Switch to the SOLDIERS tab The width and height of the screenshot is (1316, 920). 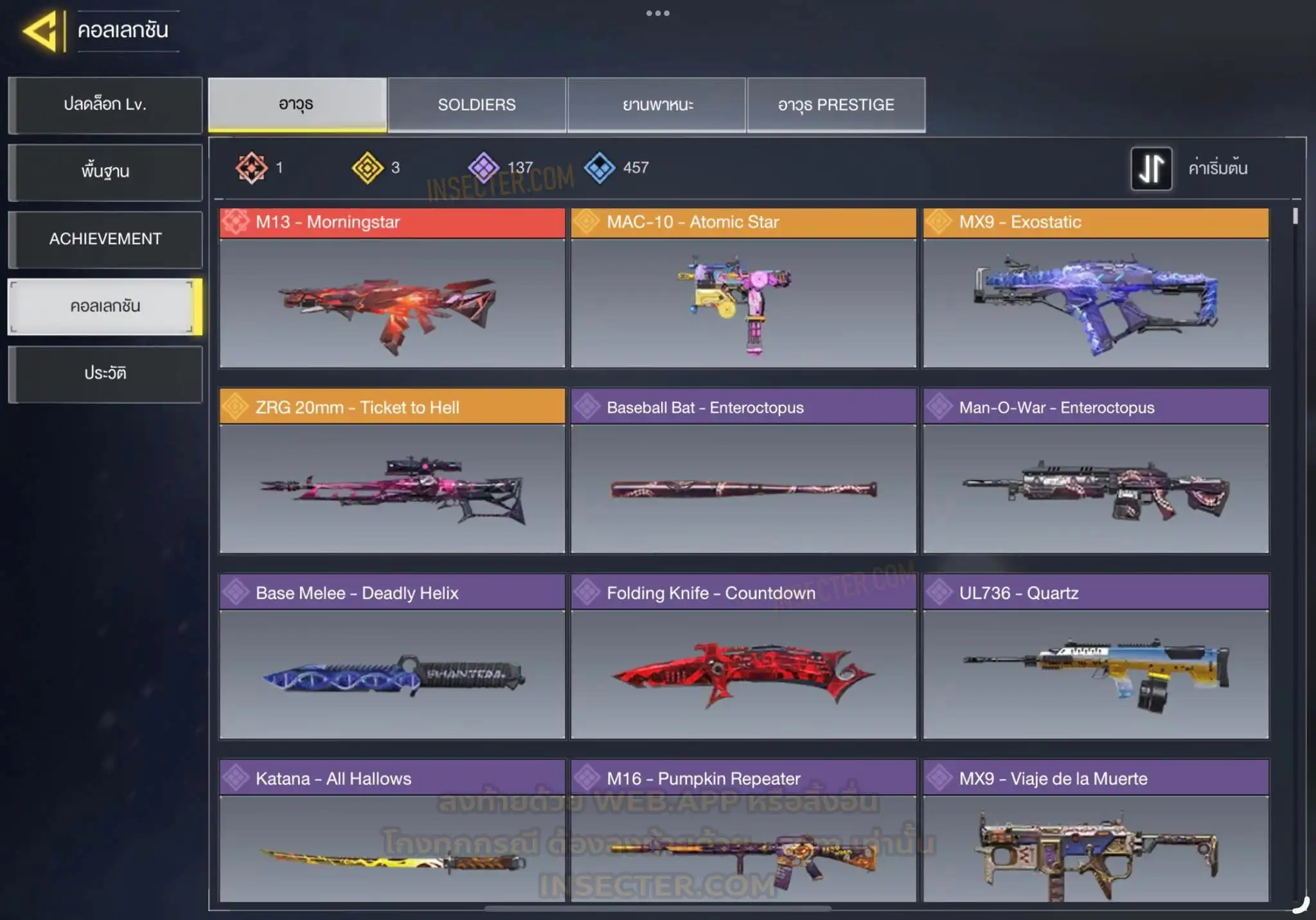[477, 105]
